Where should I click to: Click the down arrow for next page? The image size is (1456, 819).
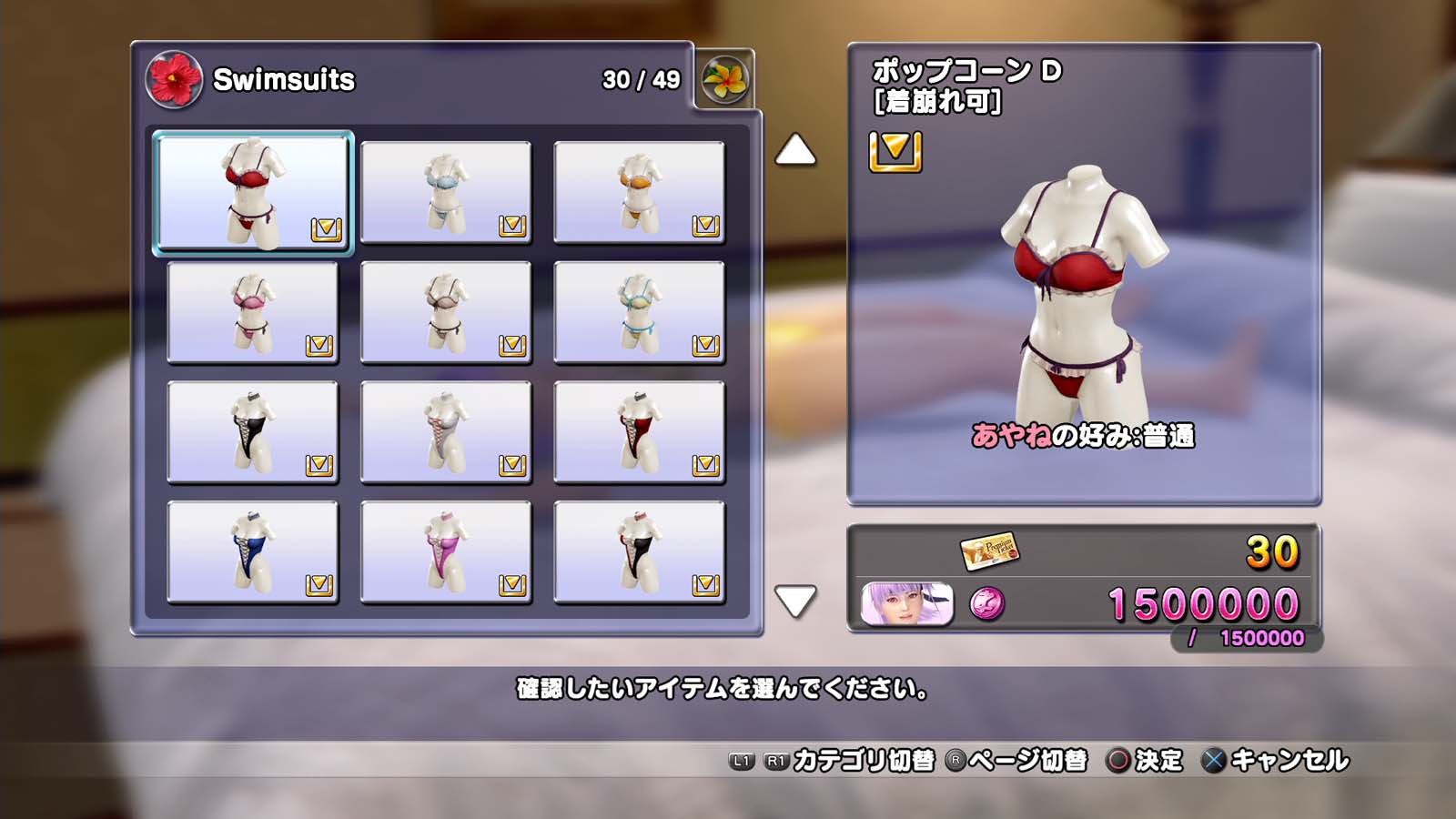click(794, 601)
